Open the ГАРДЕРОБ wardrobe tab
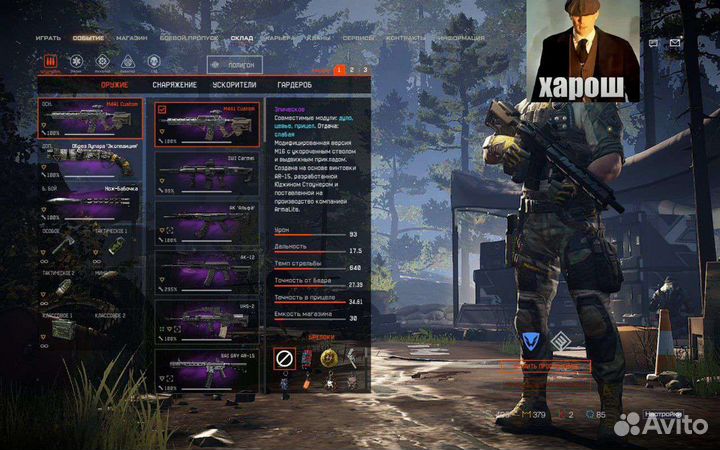The image size is (720, 450). point(294,85)
